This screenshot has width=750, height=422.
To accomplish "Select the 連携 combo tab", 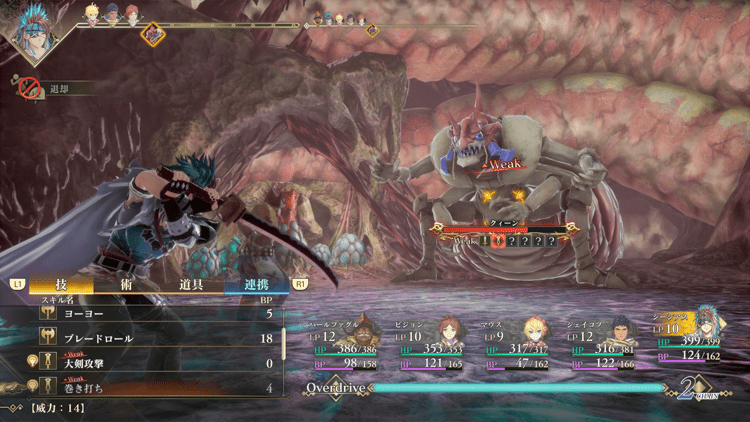I will coord(255,285).
